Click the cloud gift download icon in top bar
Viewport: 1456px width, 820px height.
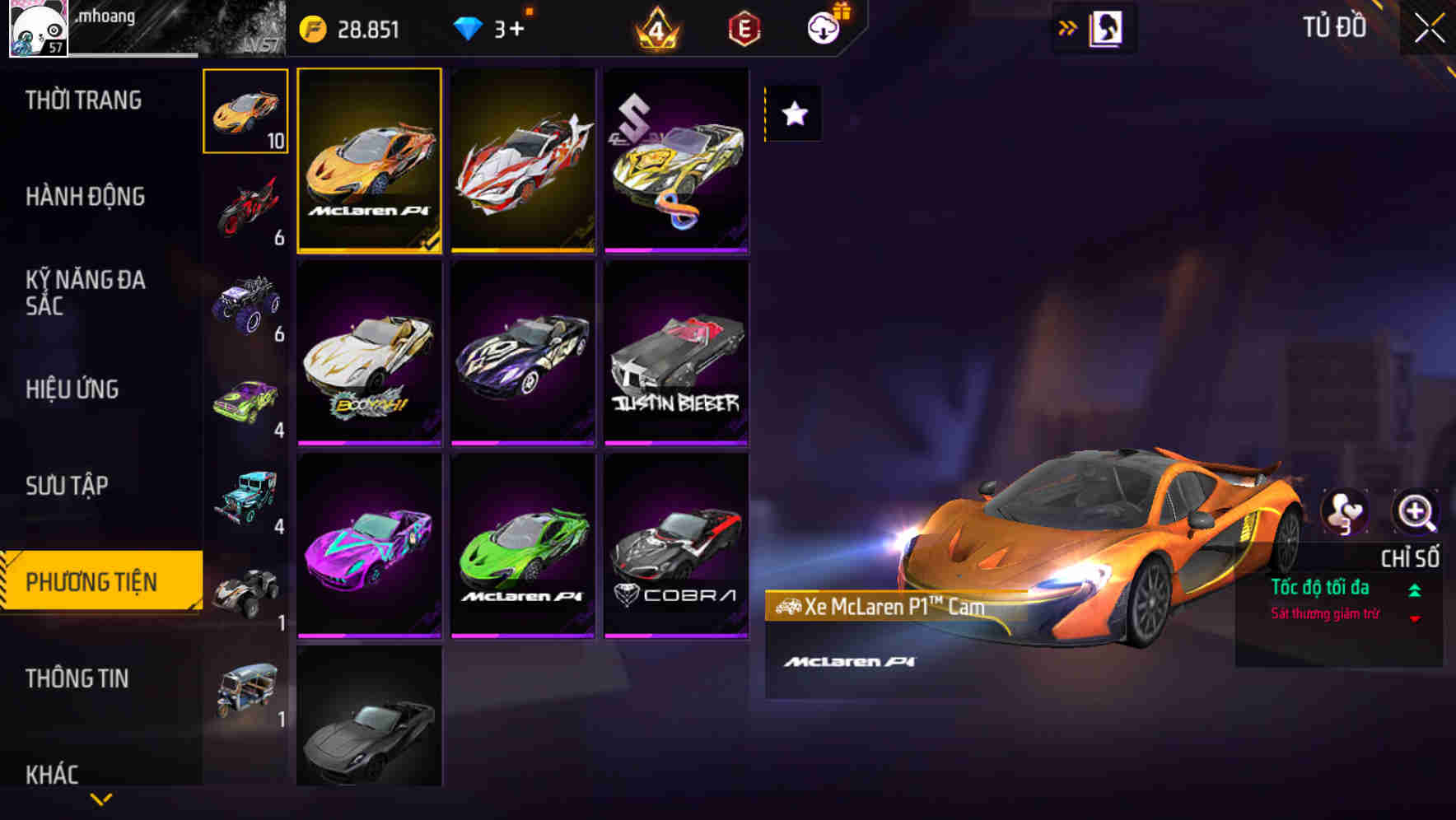point(823,27)
